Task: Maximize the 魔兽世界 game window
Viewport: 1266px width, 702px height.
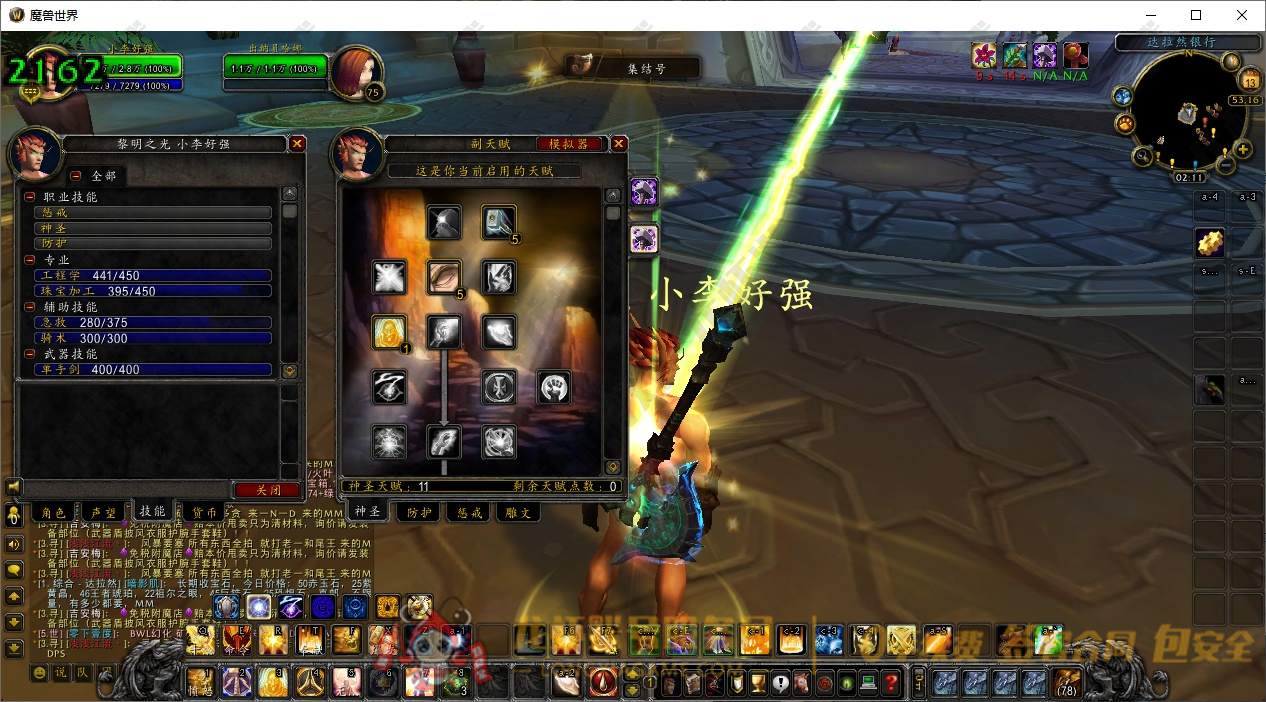Action: click(1196, 15)
